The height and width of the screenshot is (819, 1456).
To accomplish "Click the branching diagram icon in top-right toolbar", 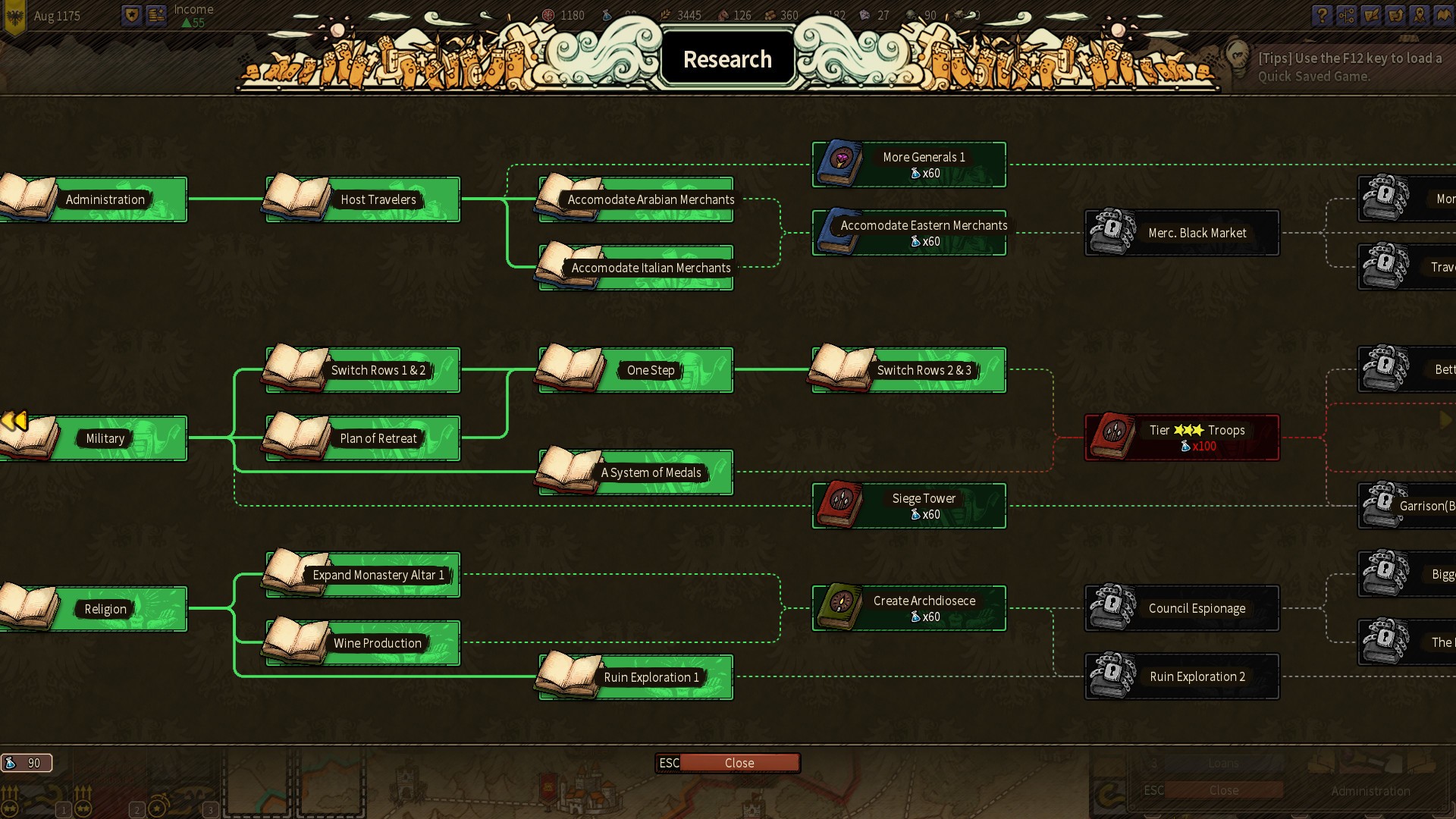I will (1347, 15).
